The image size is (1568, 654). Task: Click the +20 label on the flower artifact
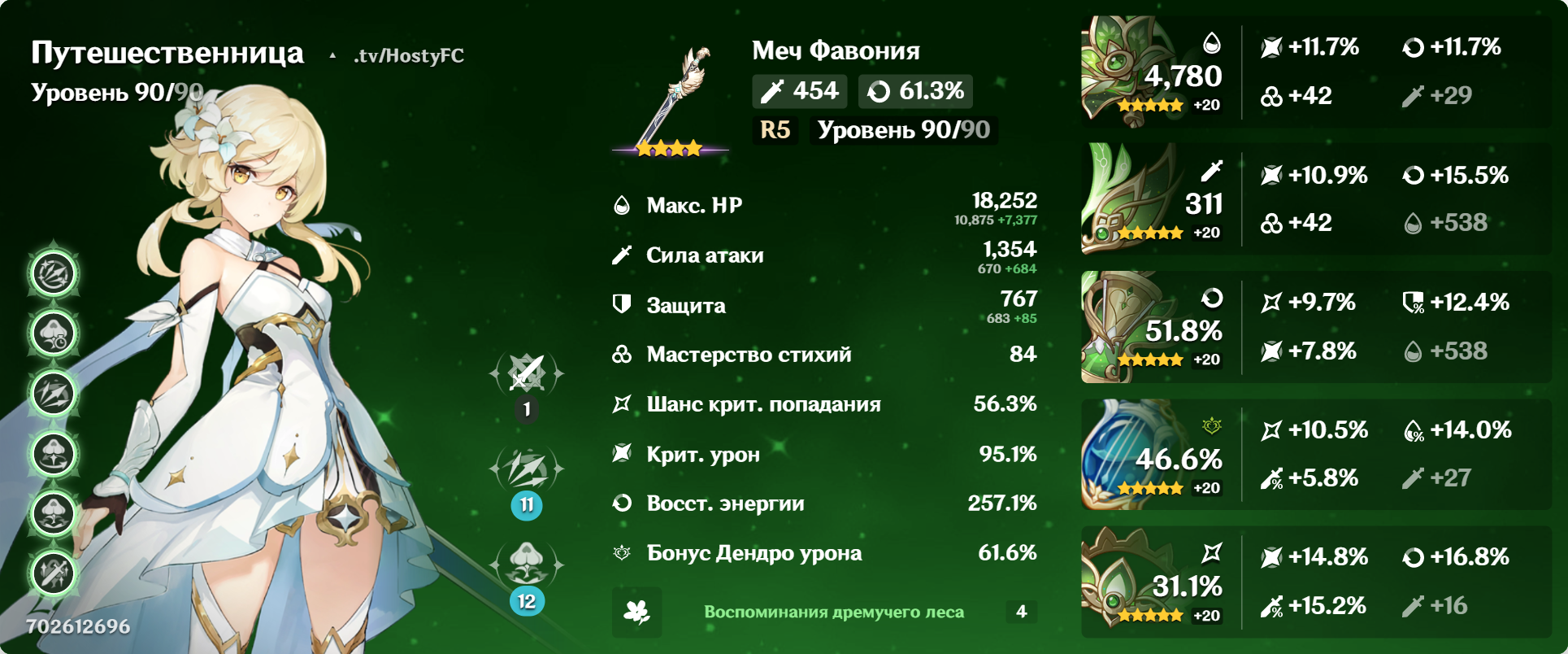1203,104
